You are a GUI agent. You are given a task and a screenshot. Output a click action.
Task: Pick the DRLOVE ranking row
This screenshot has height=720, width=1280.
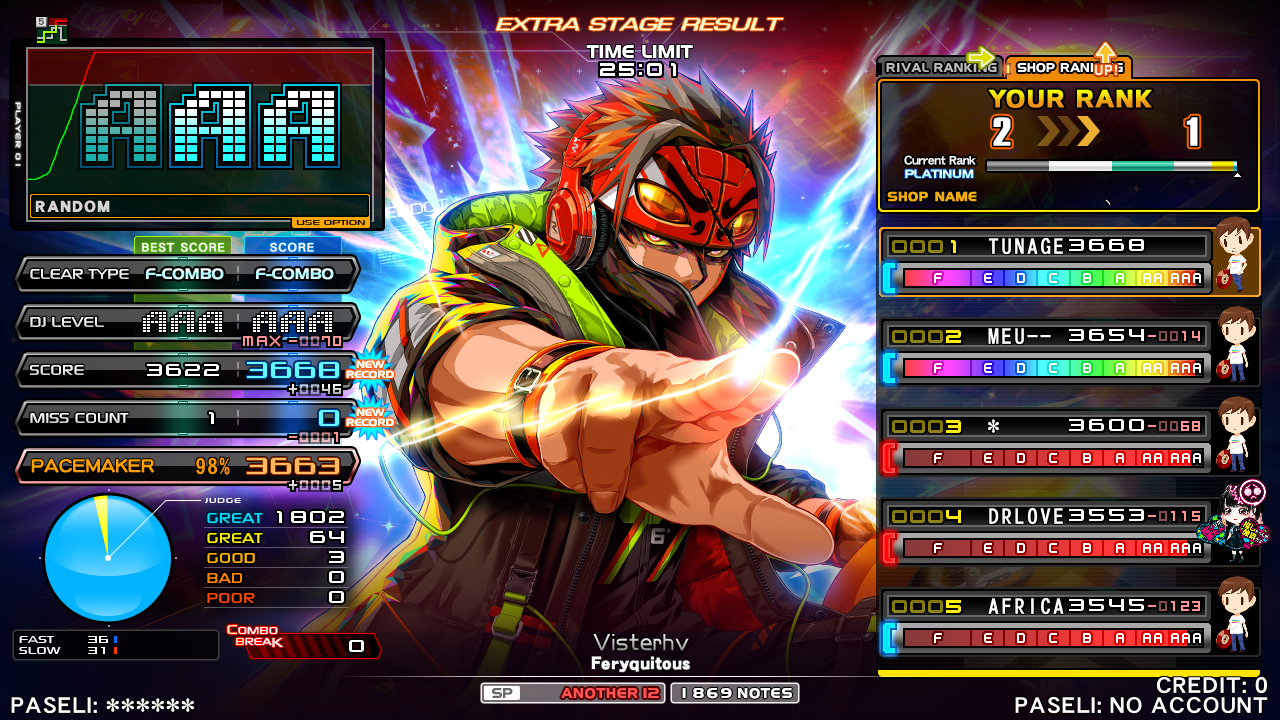[x=1046, y=532]
